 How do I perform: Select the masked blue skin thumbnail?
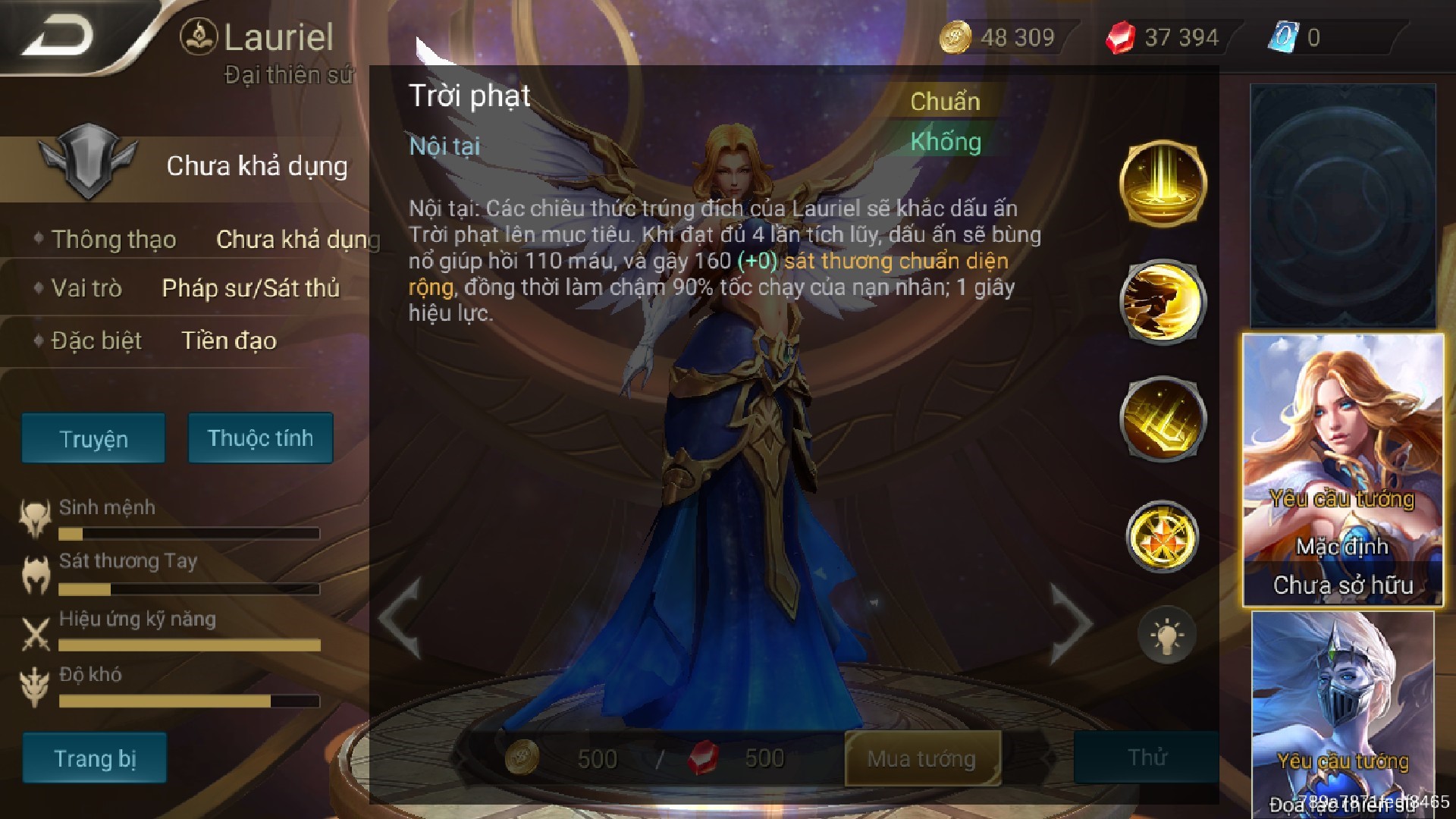[x=1342, y=713]
